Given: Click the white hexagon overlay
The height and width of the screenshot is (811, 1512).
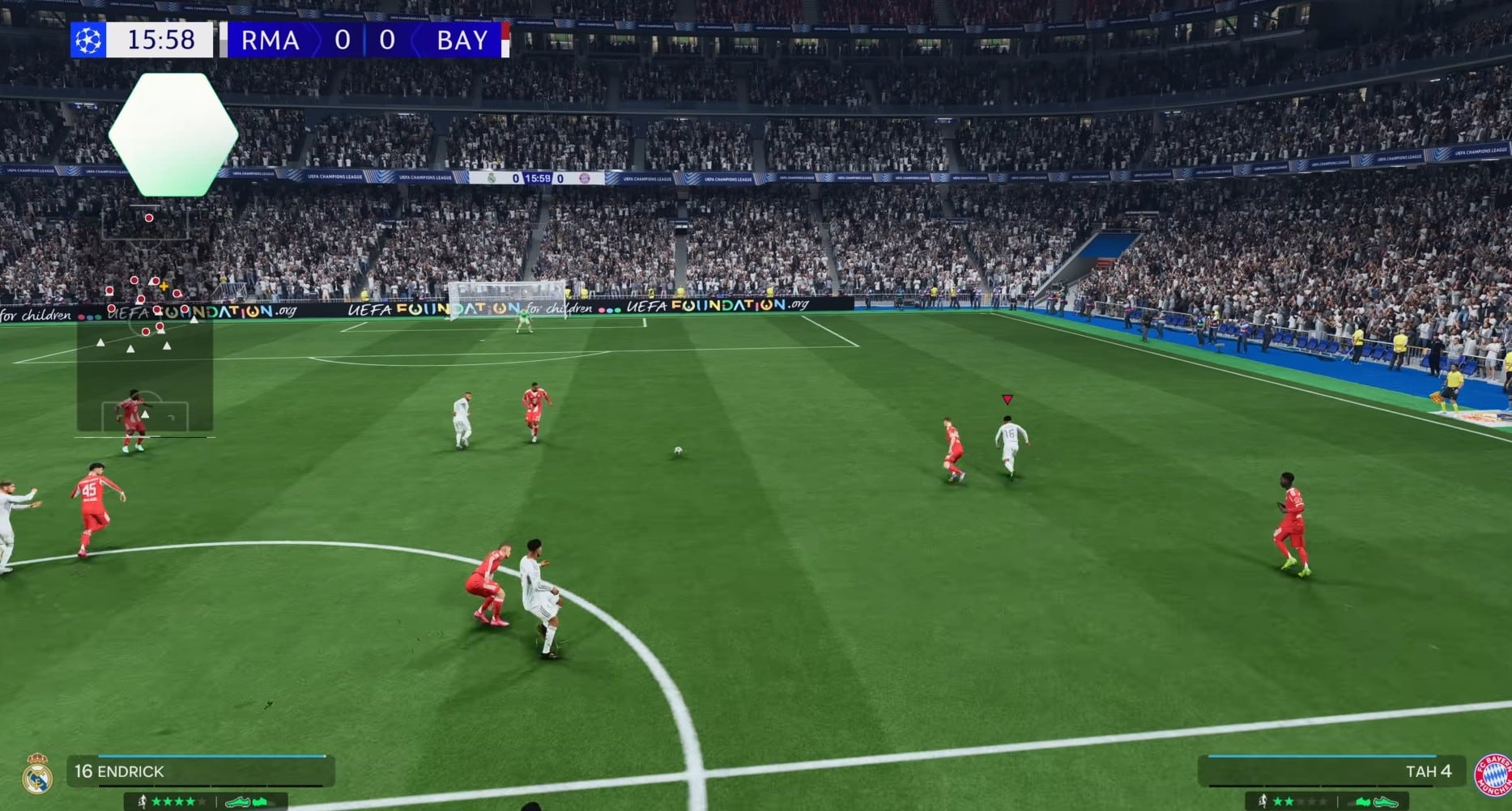Looking at the screenshot, I should click(173, 134).
